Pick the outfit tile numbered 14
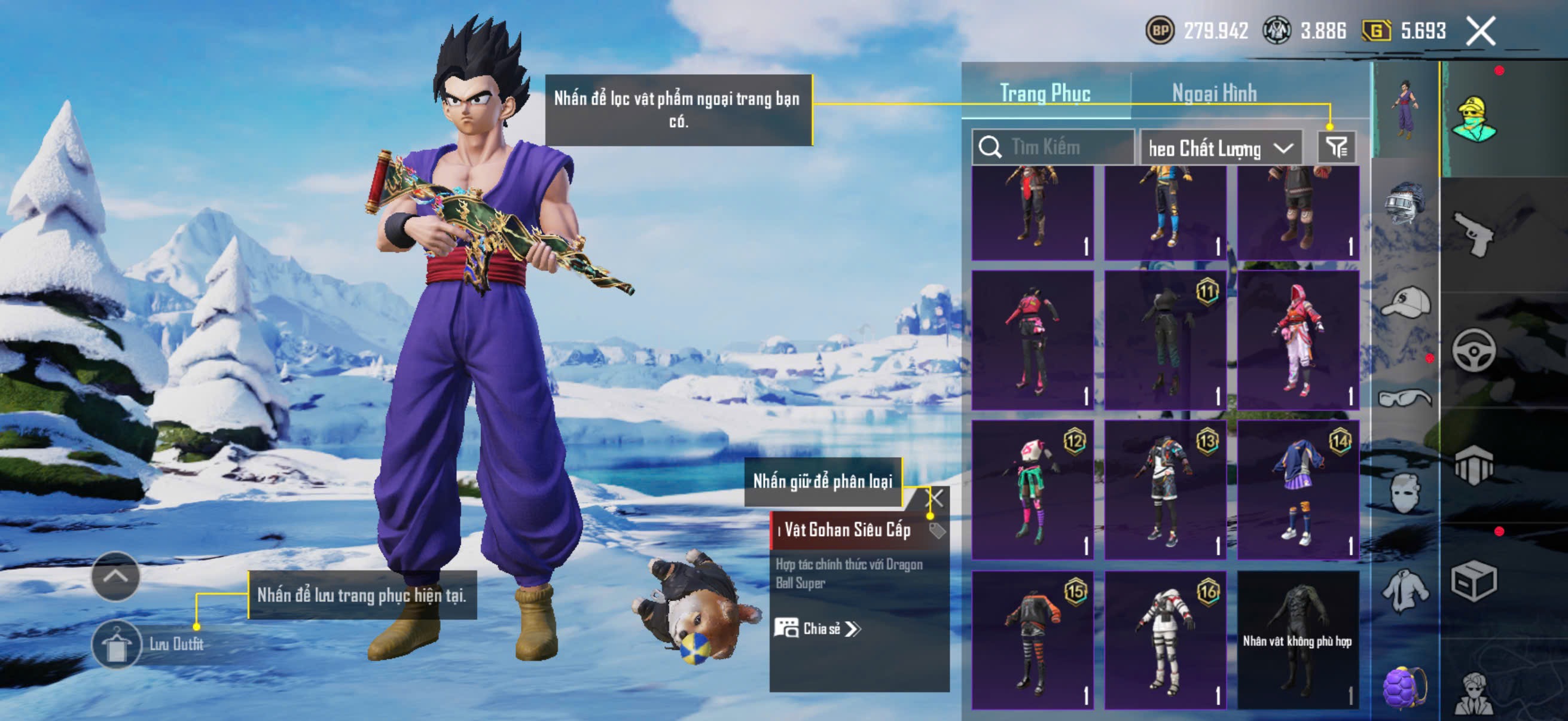This screenshot has height=721, width=1568. coord(1298,489)
